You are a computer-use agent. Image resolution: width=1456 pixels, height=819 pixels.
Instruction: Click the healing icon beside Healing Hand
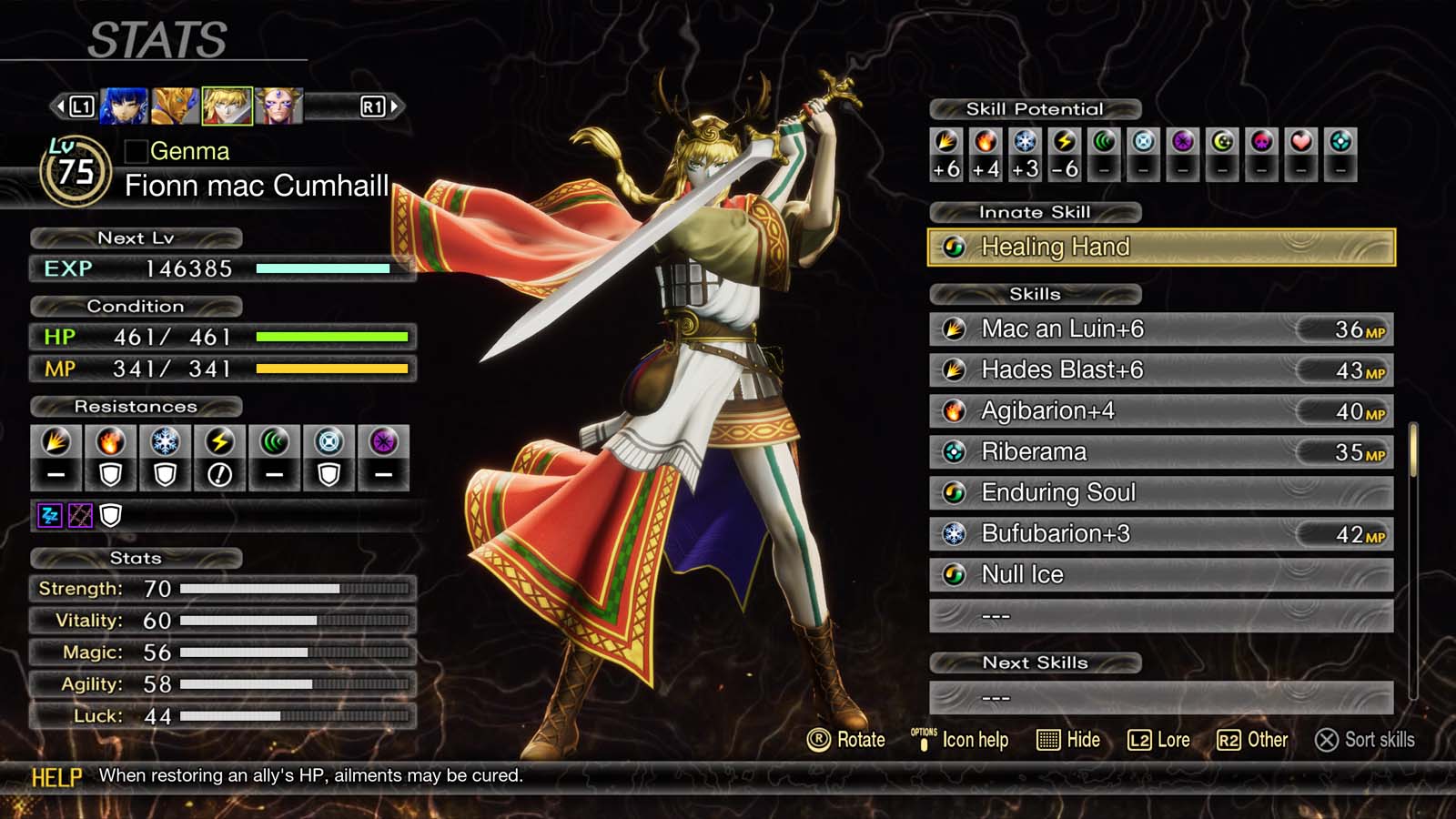click(955, 247)
